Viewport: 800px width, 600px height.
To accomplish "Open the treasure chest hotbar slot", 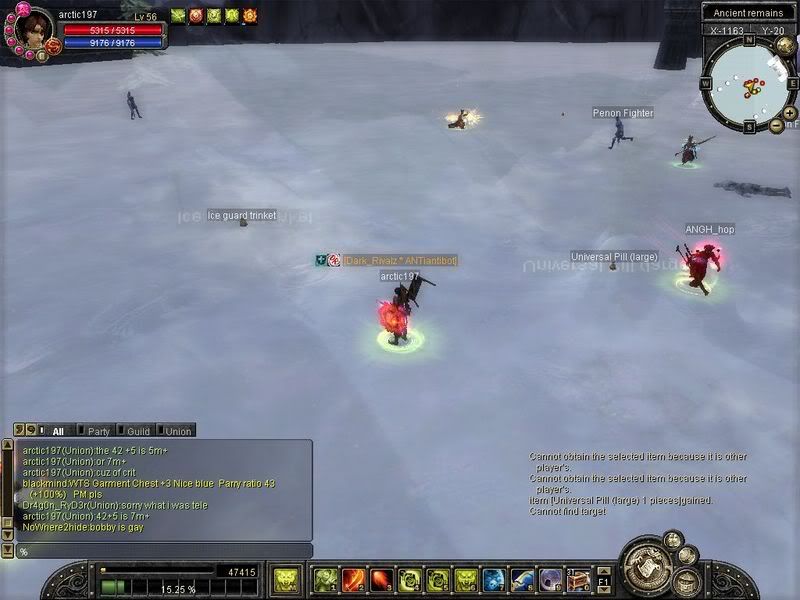I will pyautogui.click(x=578, y=580).
